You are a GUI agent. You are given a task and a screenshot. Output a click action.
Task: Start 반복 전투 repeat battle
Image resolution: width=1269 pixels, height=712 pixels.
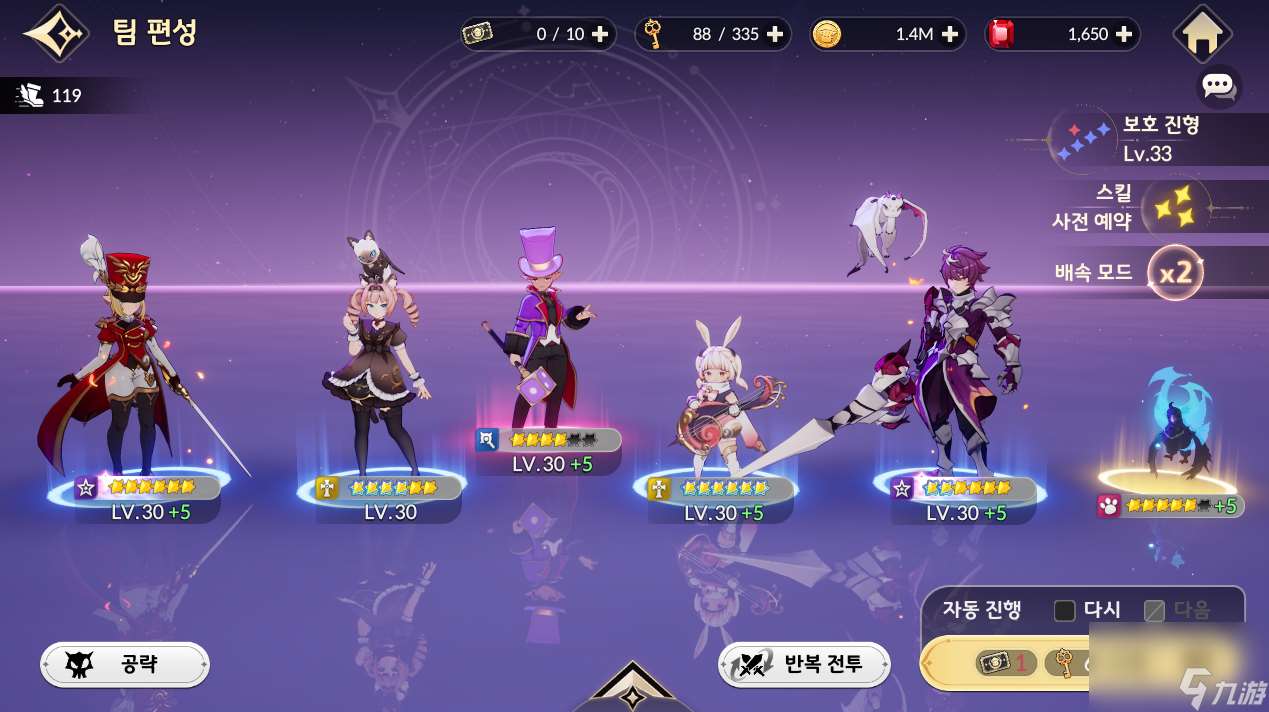tap(804, 663)
